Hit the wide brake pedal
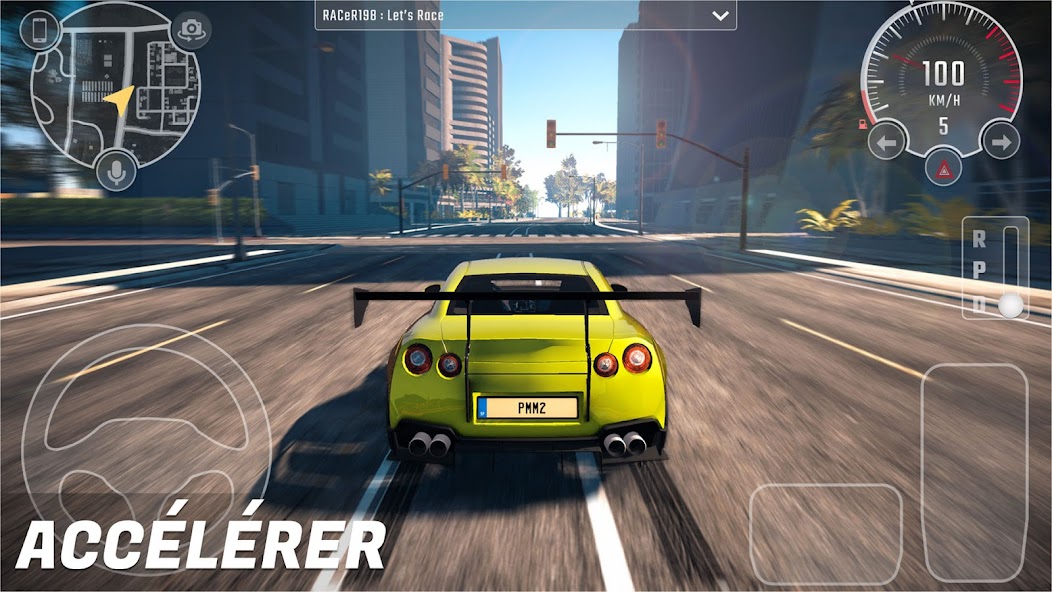 click(825, 533)
